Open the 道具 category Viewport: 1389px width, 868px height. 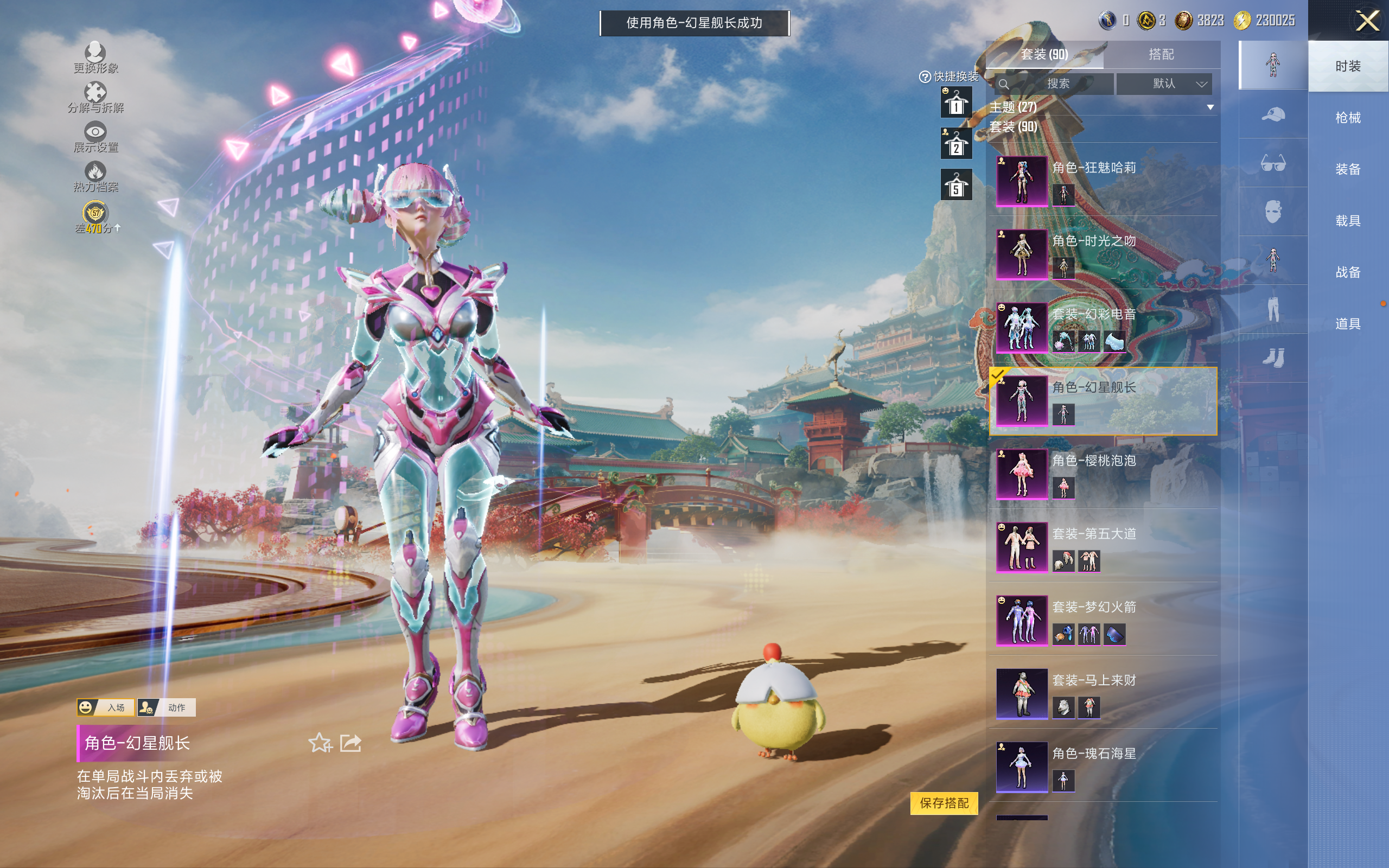point(1347,324)
